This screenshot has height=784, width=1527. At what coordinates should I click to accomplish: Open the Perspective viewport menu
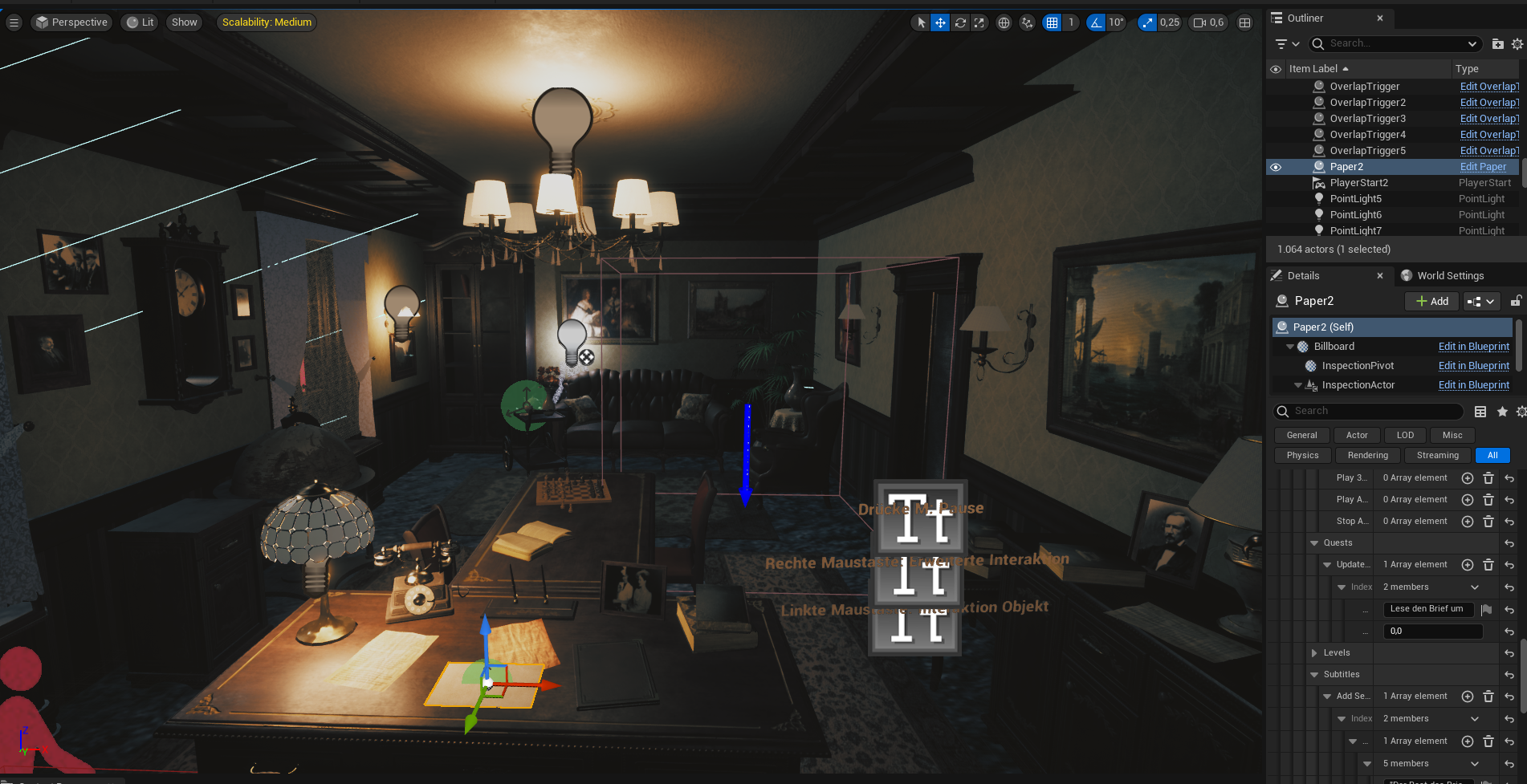[71, 22]
